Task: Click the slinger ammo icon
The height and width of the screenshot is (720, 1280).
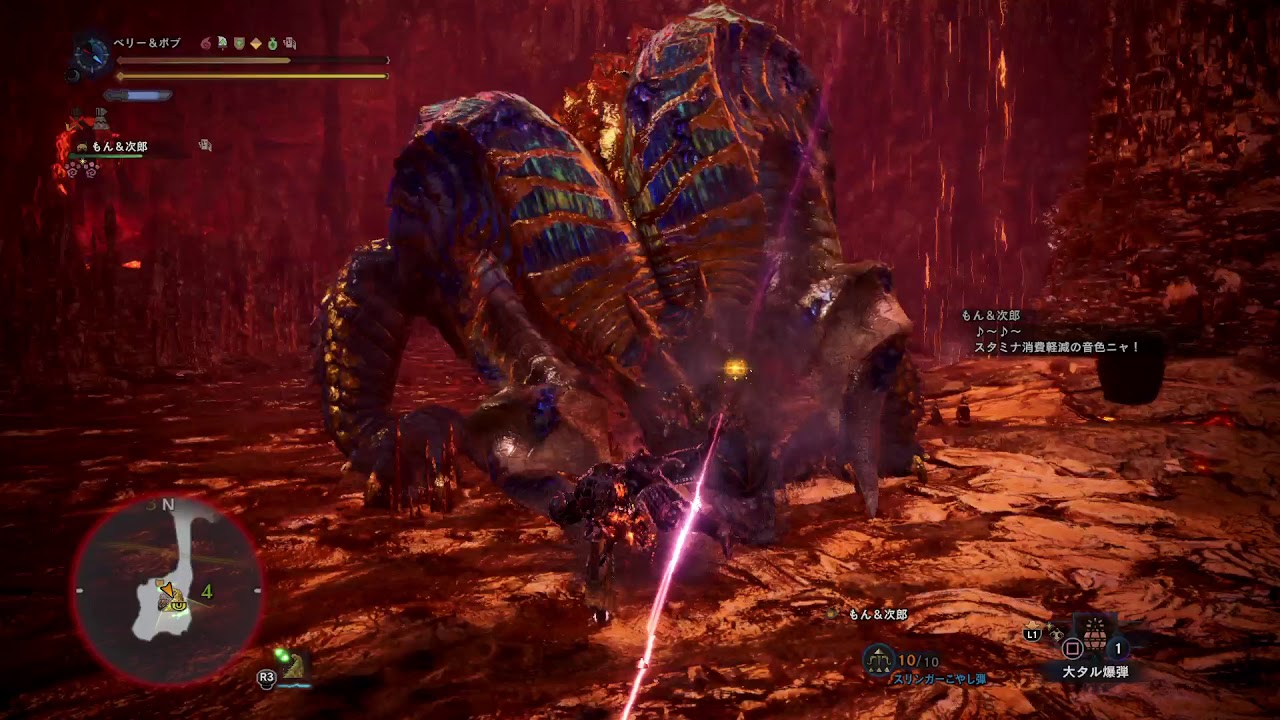Action: pos(880,660)
